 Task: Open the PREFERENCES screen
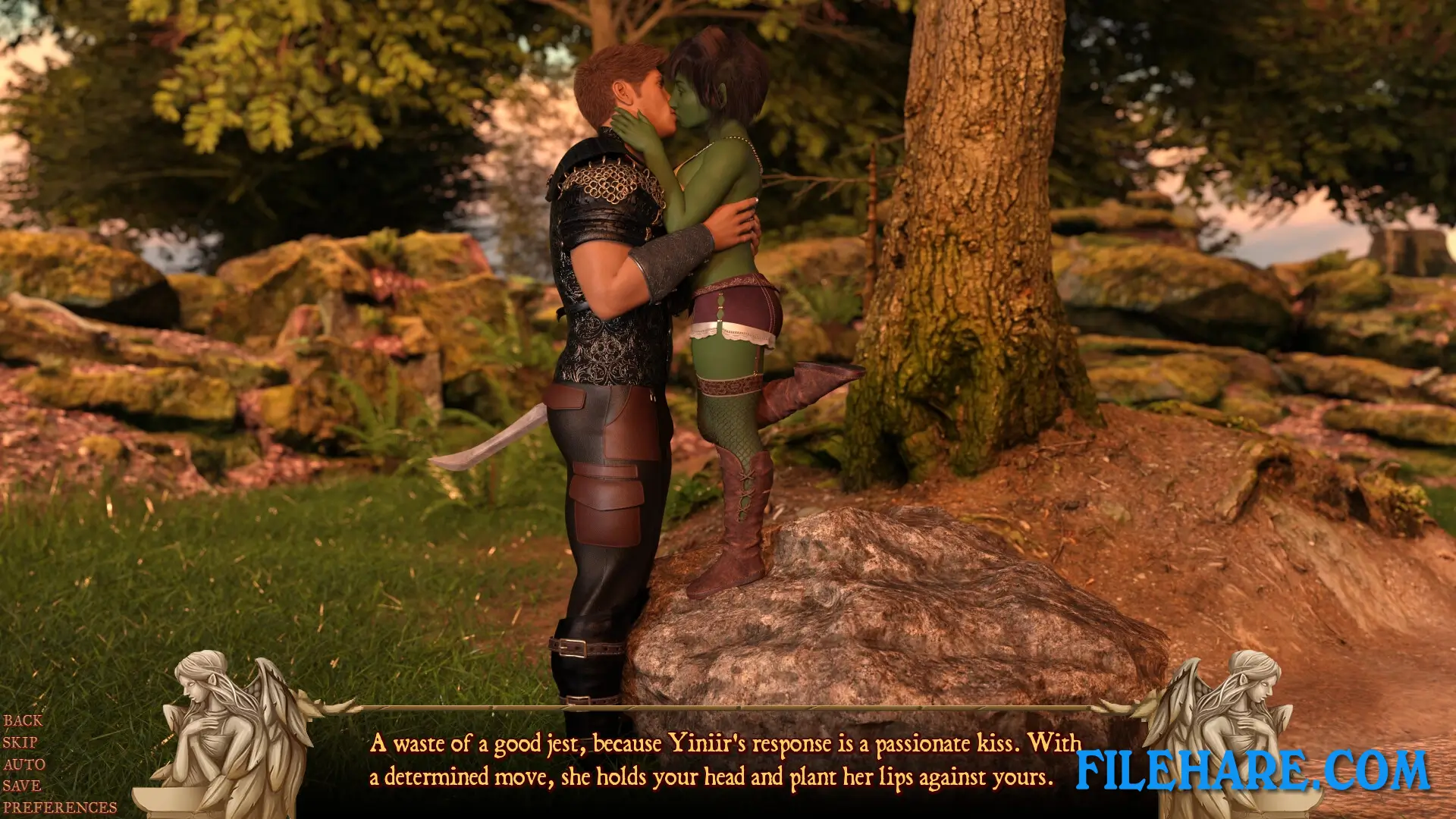[x=60, y=808]
